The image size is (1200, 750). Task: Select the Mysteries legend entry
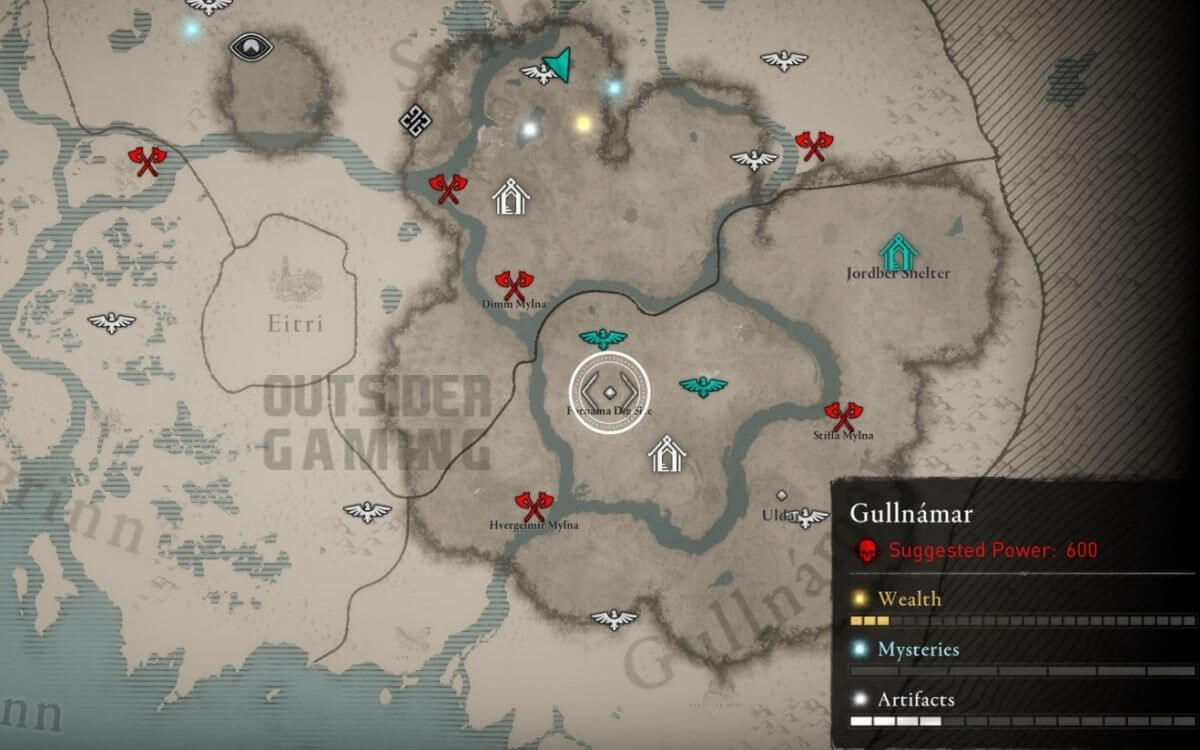click(x=917, y=649)
